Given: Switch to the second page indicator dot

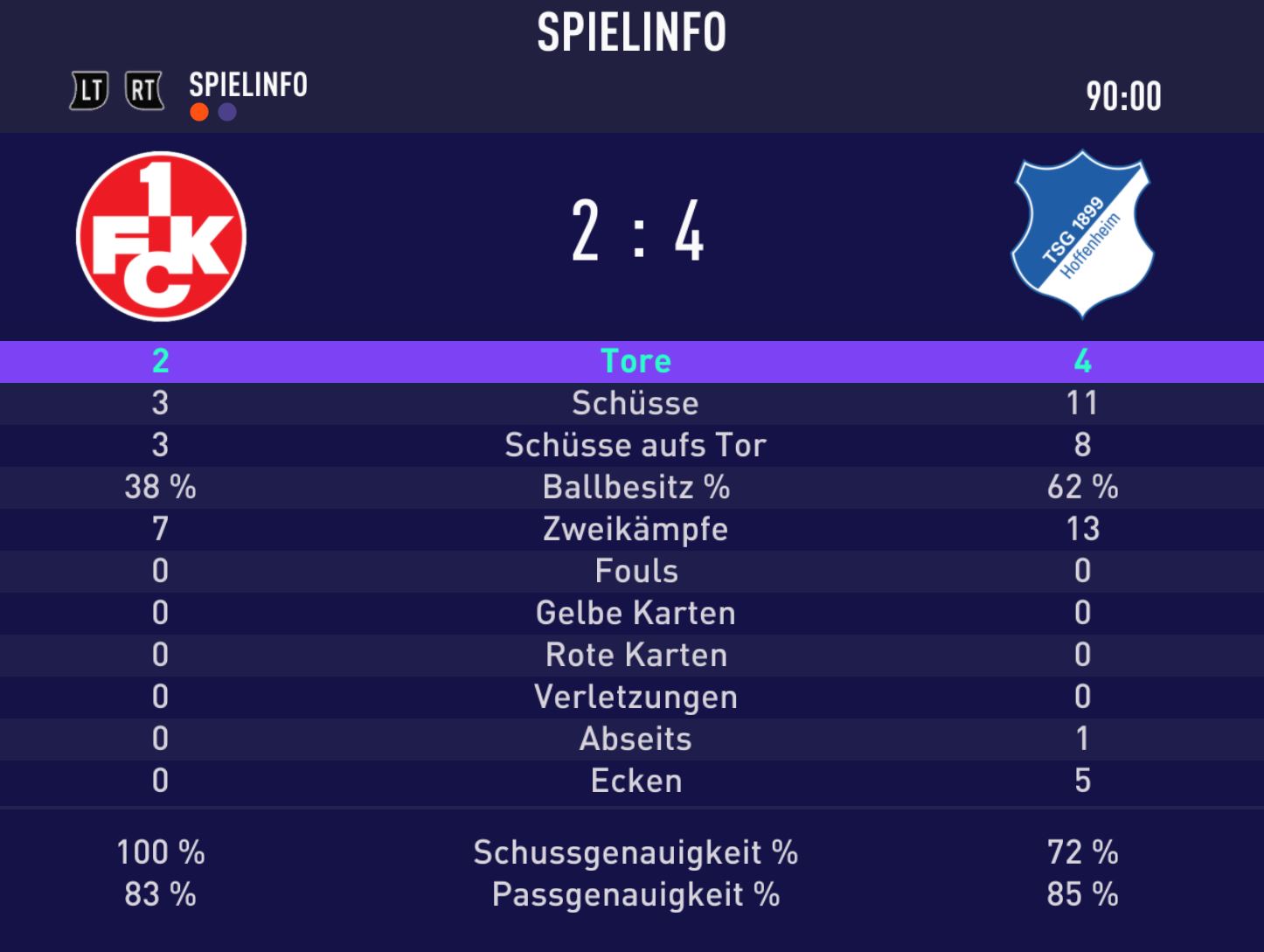Looking at the screenshot, I should click(227, 113).
